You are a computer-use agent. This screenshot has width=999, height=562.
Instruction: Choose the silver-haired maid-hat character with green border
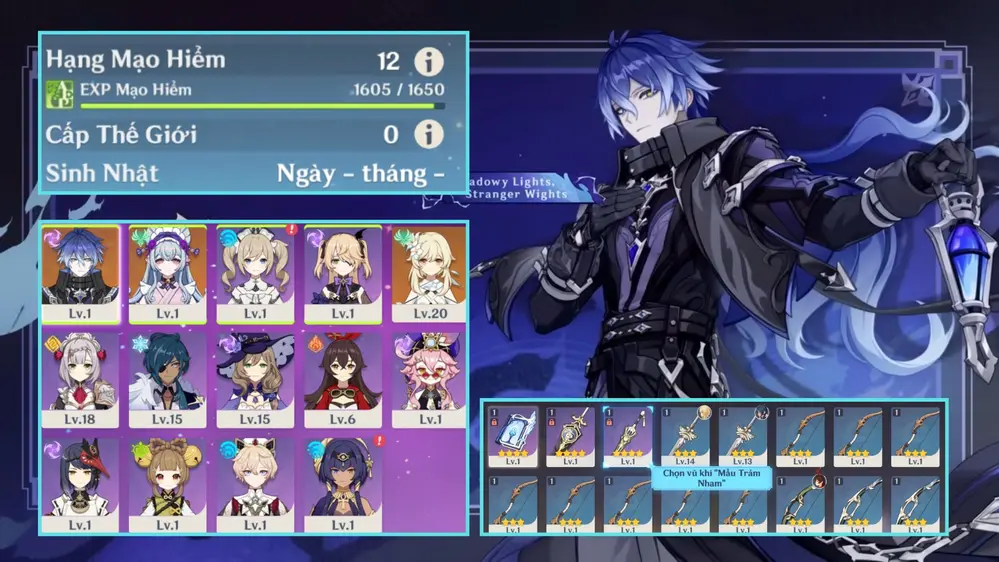(167, 270)
